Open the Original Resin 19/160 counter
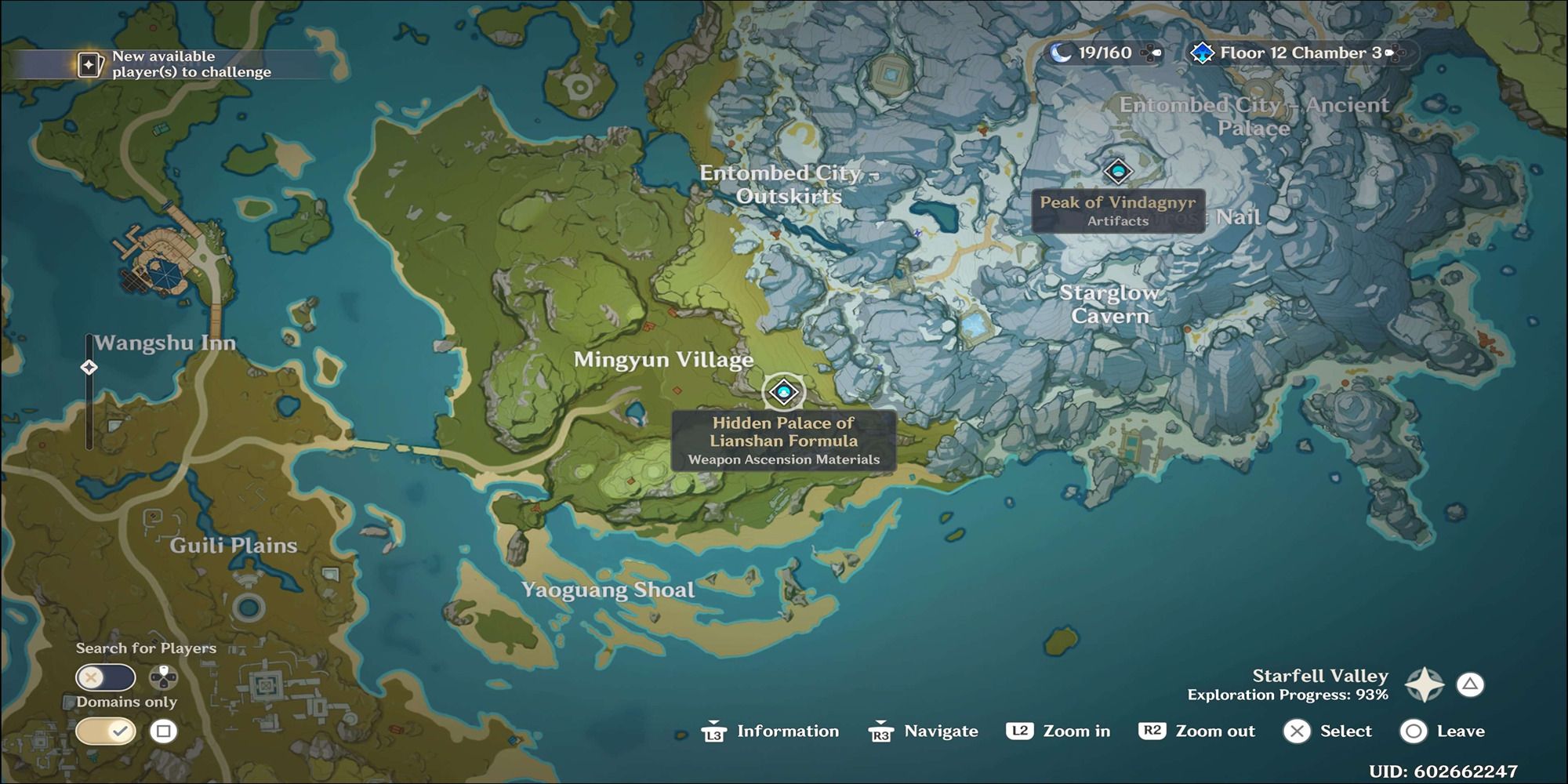The width and height of the screenshot is (1568, 784). [x=1104, y=53]
